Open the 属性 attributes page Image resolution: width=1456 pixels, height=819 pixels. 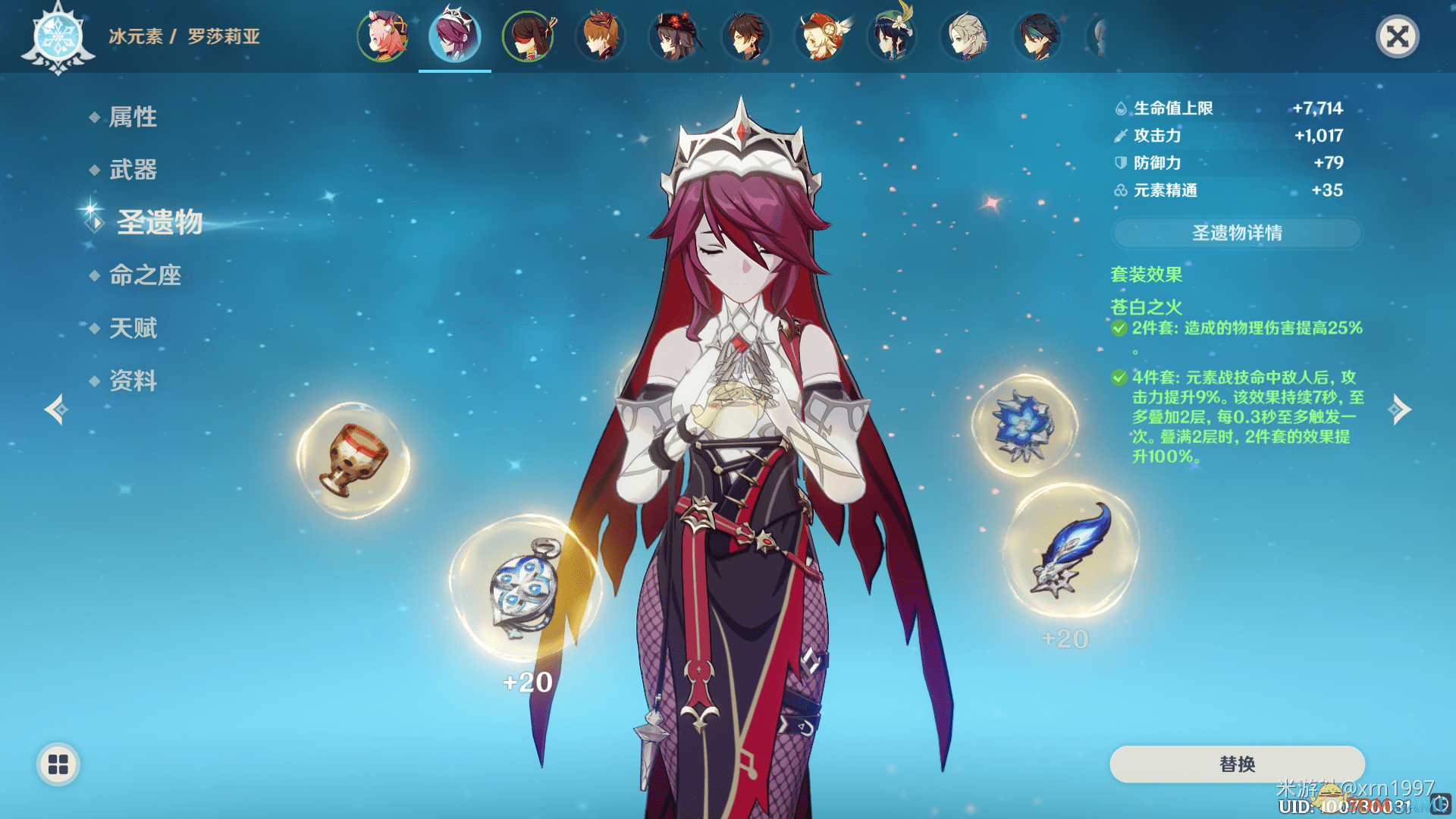[133, 117]
